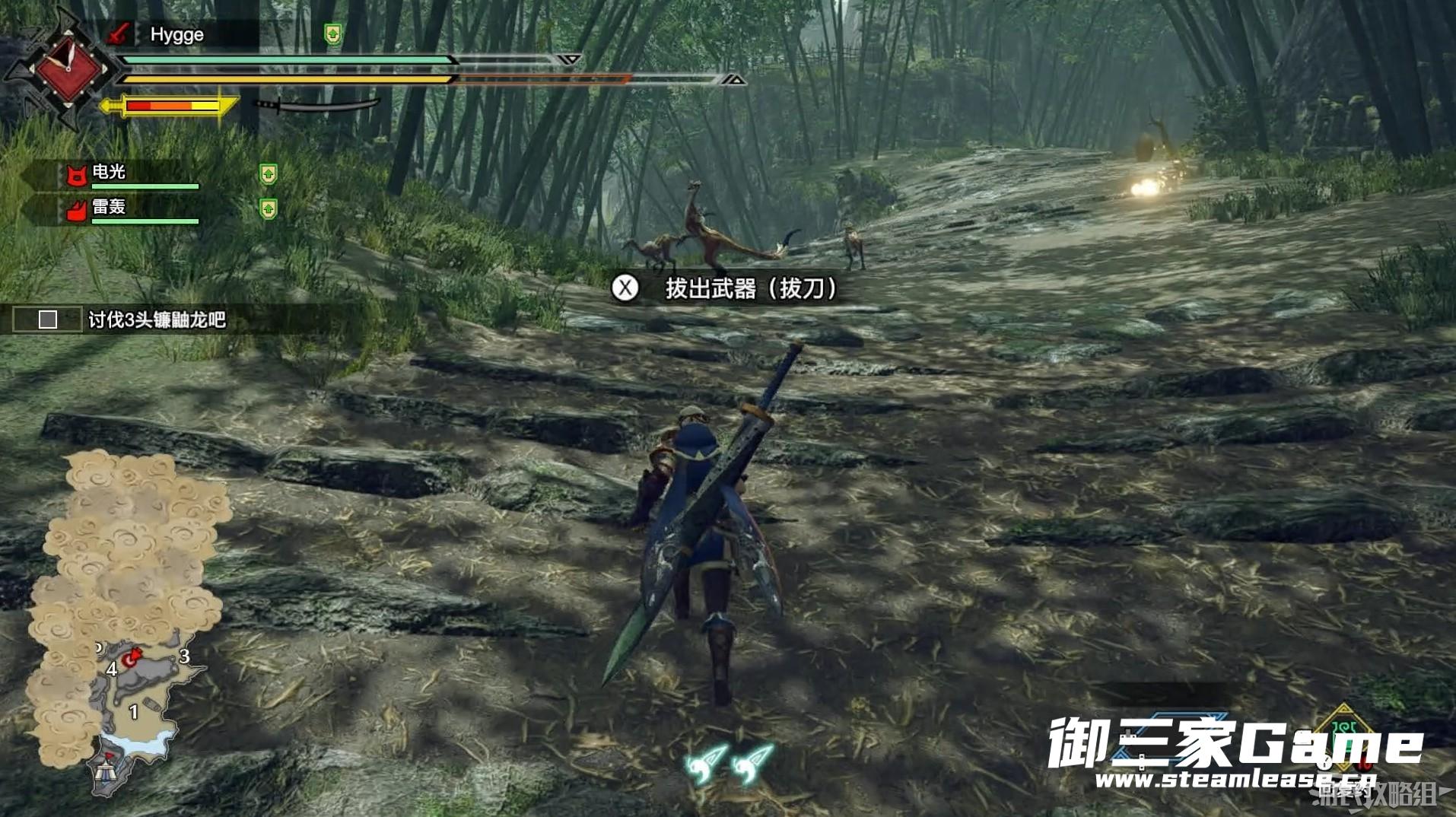Select the 雷轰 buddy entry
1456x817 pixels.
(x=110, y=207)
